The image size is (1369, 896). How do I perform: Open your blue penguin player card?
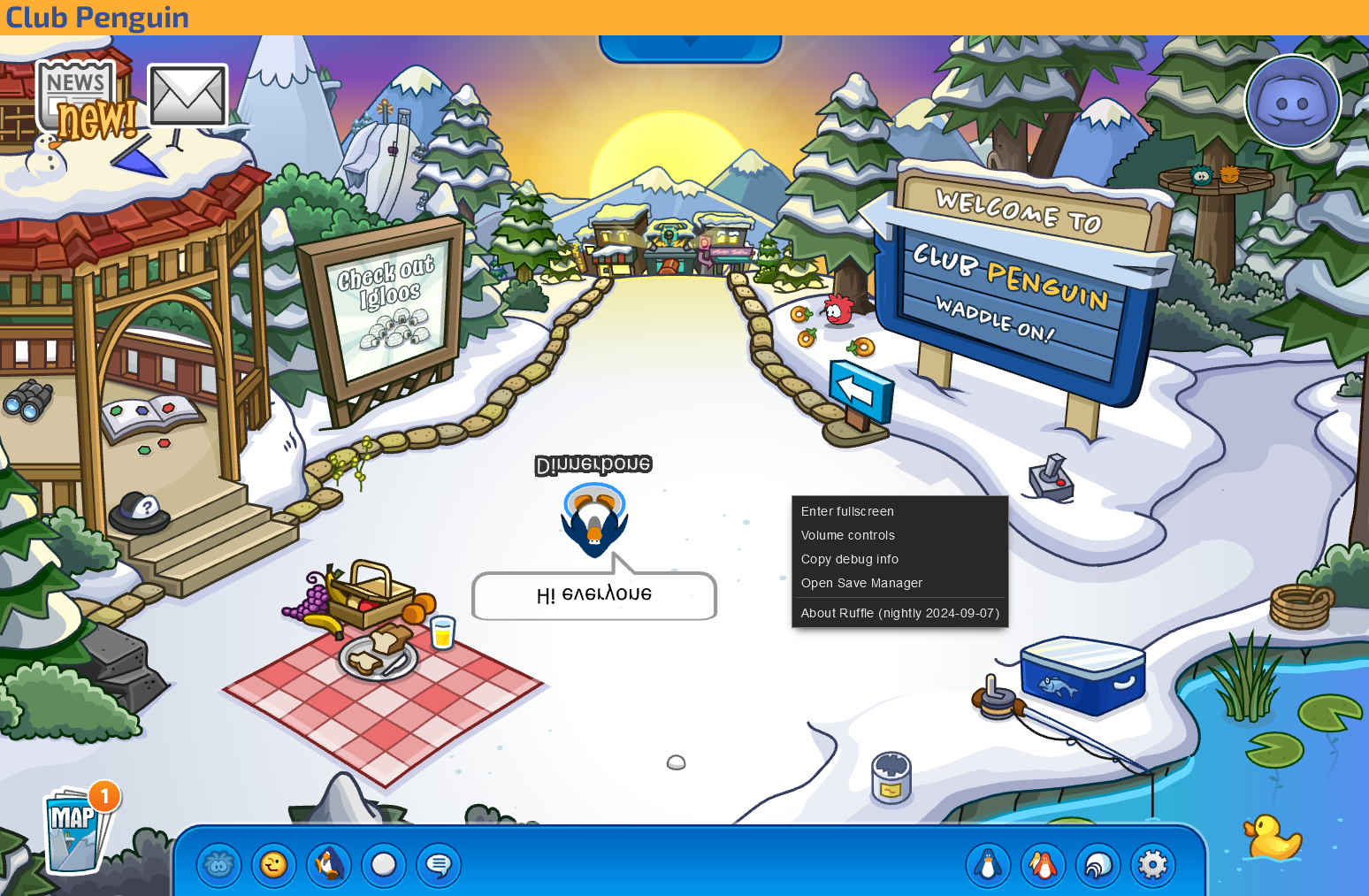point(988,865)
